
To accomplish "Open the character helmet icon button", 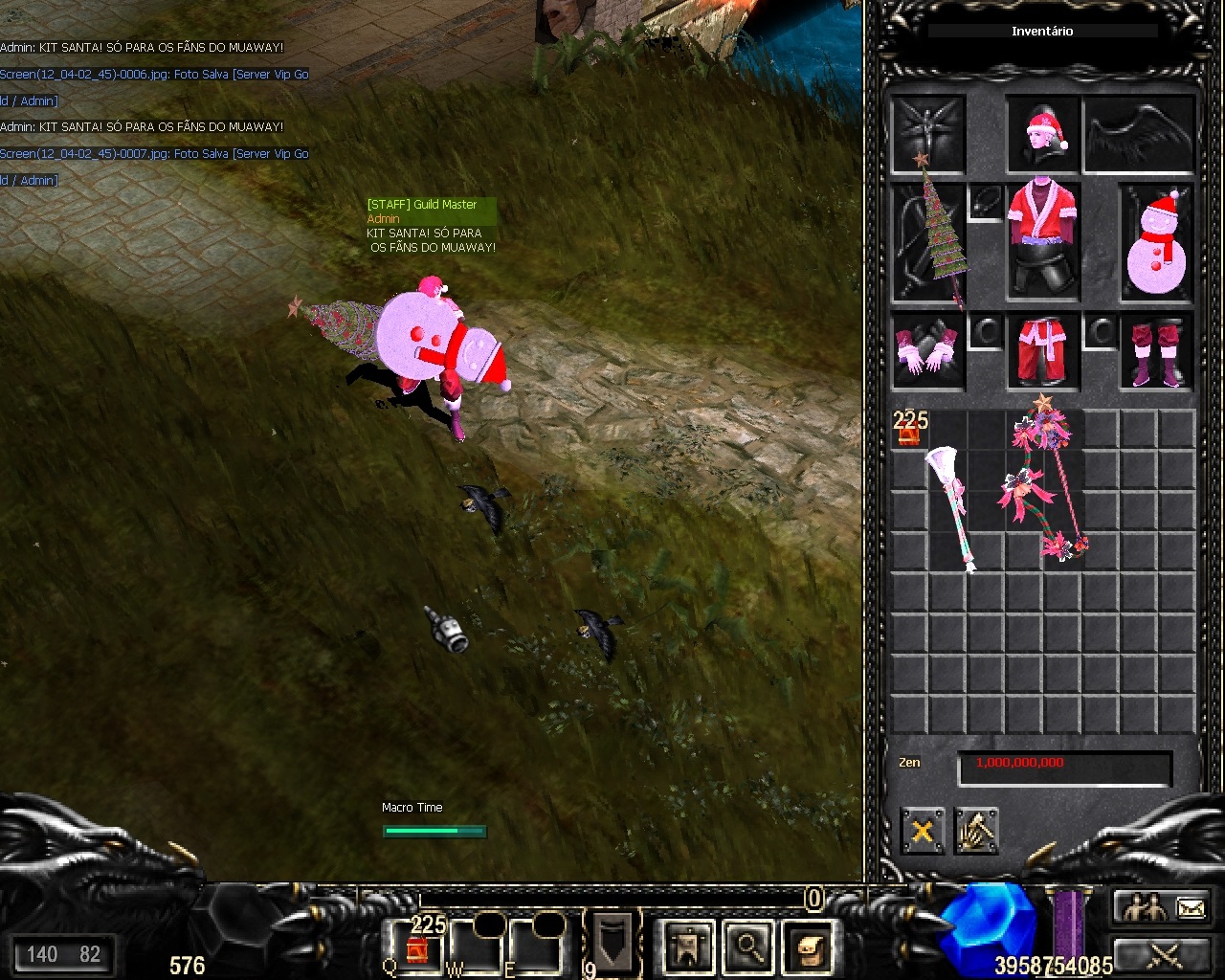I will [687, 946].
